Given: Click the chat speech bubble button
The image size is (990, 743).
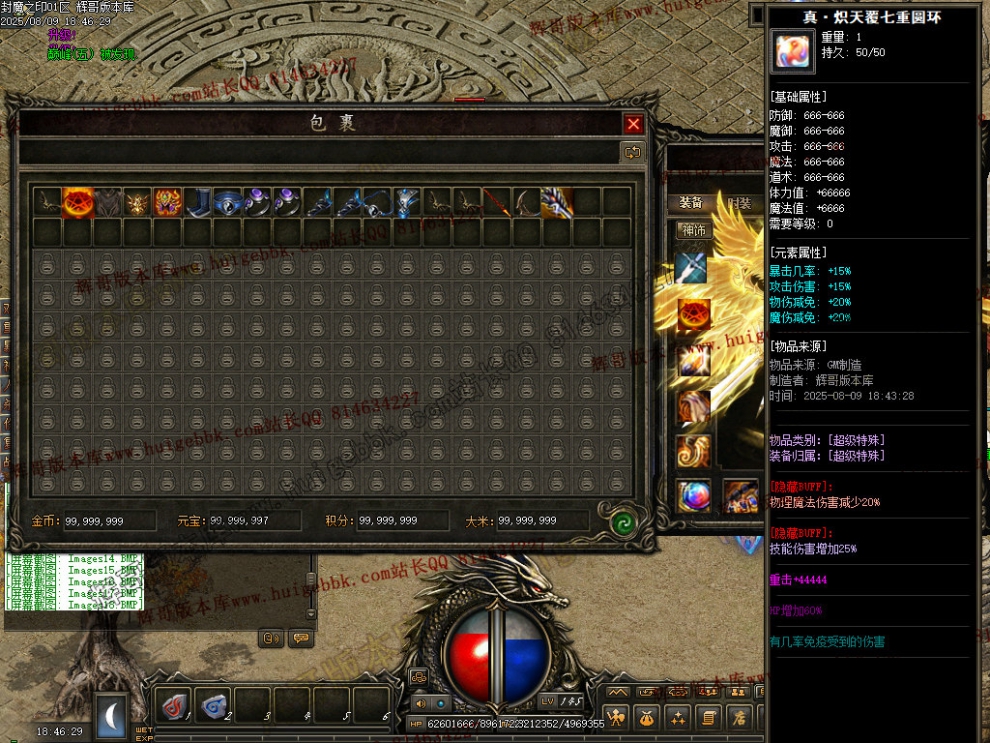Looking at the screenshot, I should point(300,637).
